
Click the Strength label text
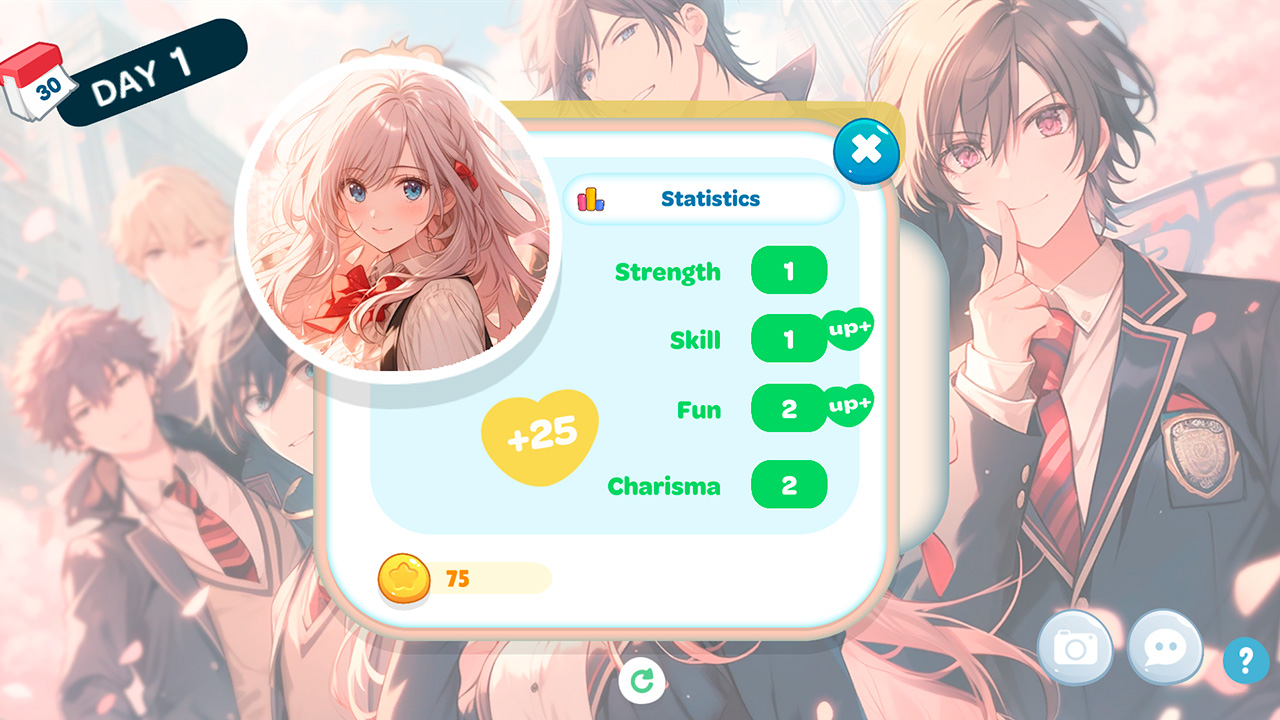[667, 271]
